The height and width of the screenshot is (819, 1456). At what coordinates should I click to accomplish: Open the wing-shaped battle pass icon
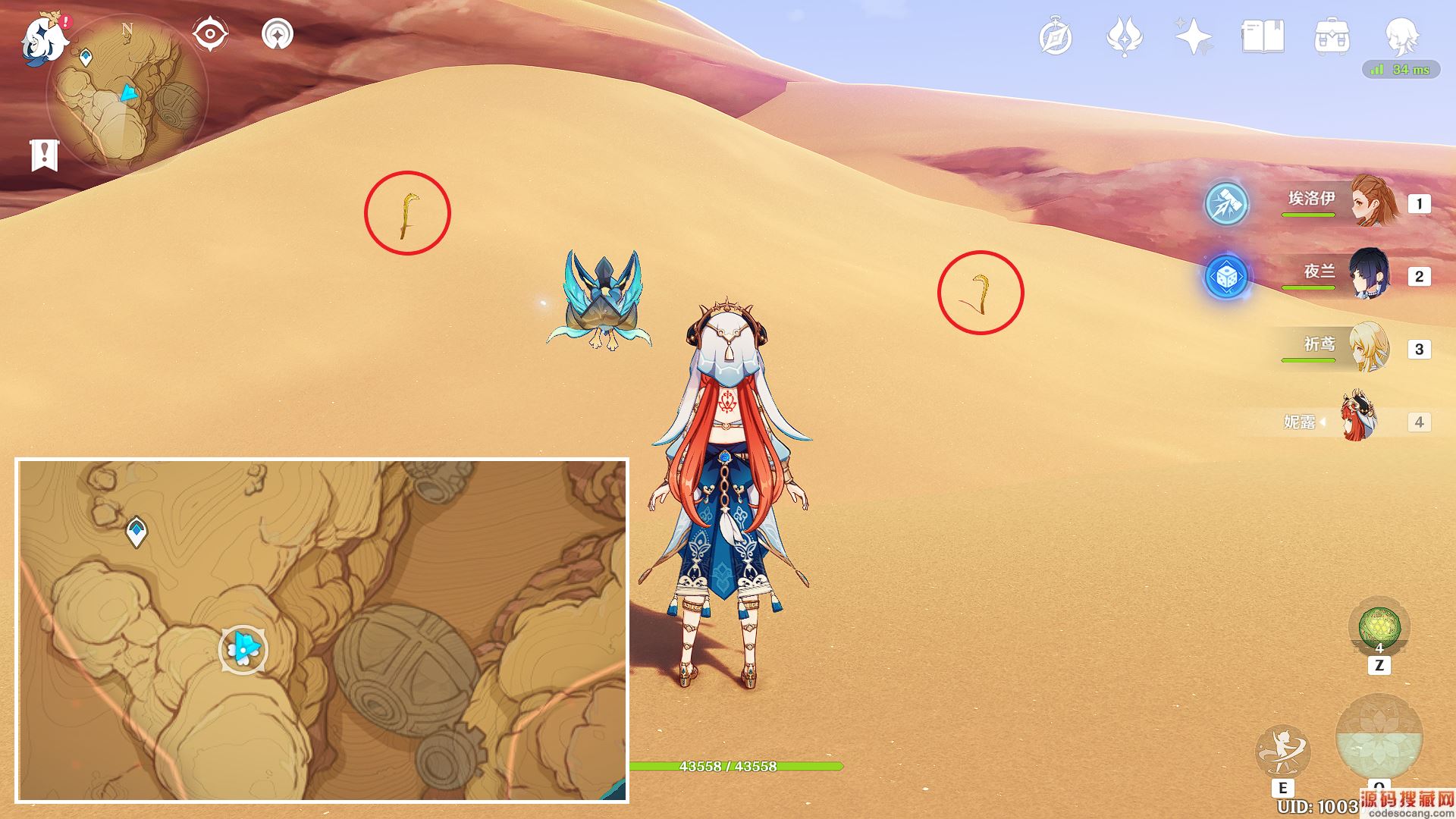pyautogui.click(x=1125, y=36)
